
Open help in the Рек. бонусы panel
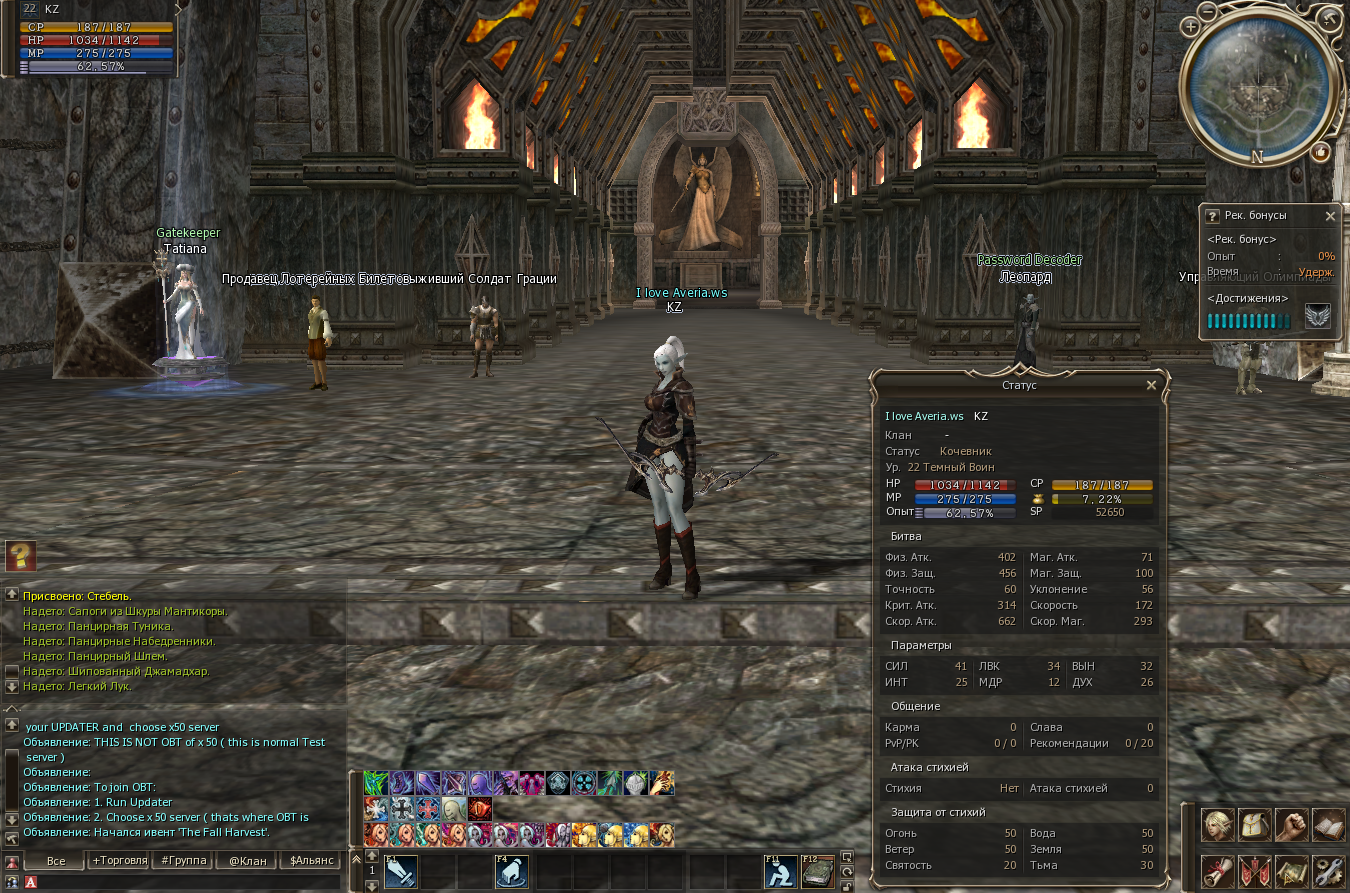click(1212, 215)
